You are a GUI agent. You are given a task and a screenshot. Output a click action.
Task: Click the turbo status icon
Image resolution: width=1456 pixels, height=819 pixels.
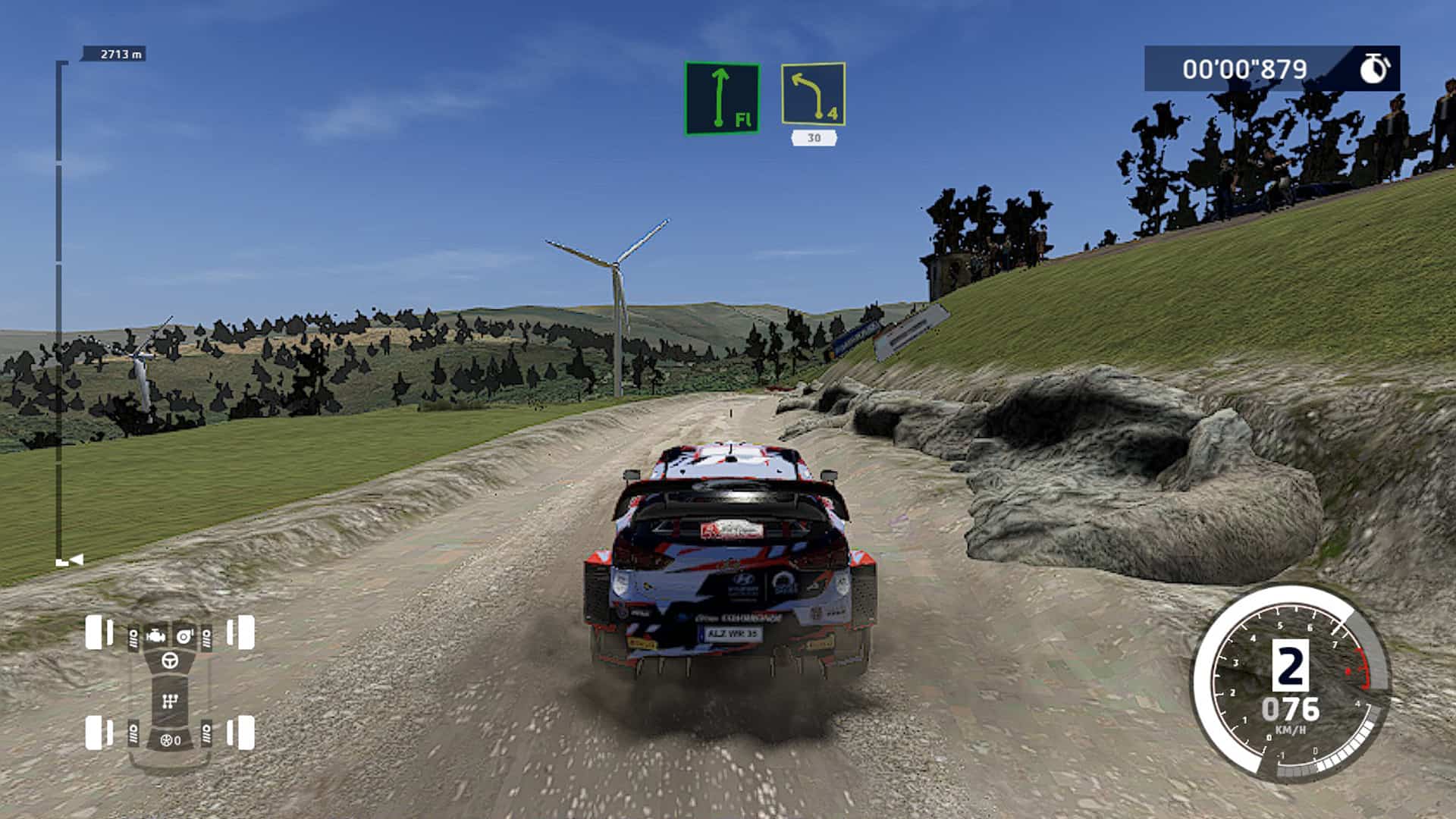[184, 636]
